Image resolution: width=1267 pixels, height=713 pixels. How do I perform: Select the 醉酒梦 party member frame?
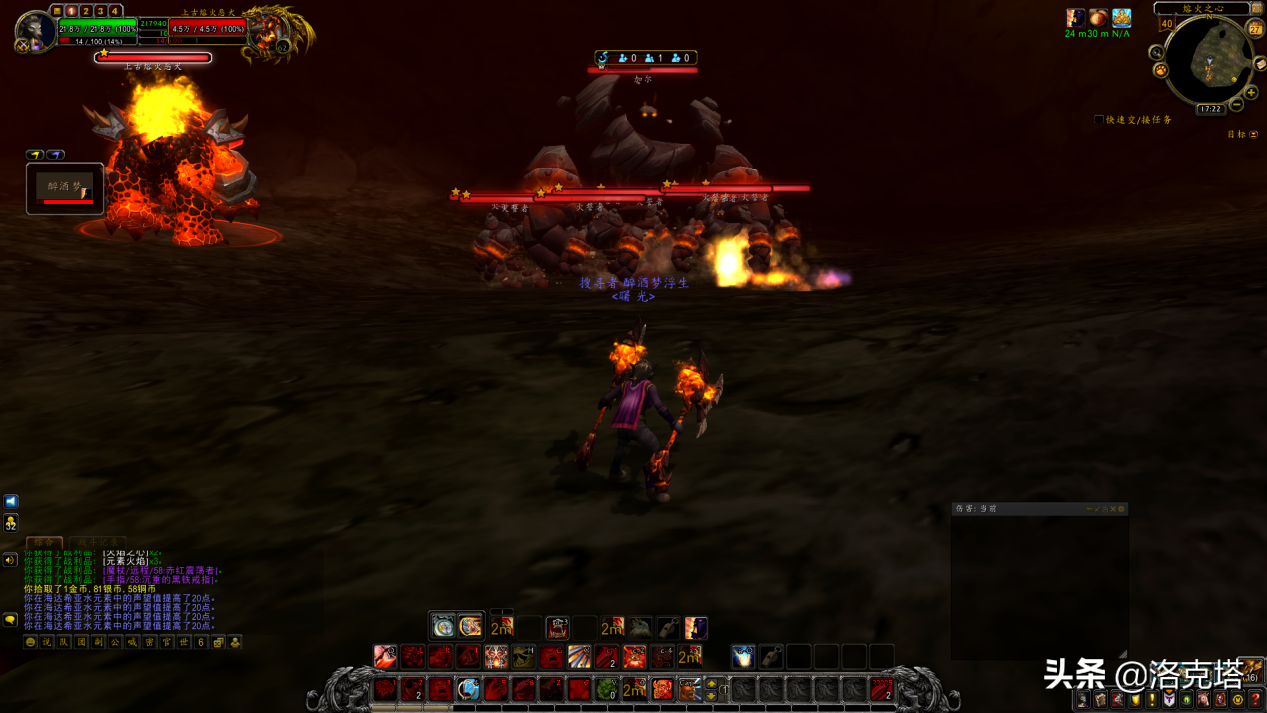pyautogui.click(x=65, y=188)
